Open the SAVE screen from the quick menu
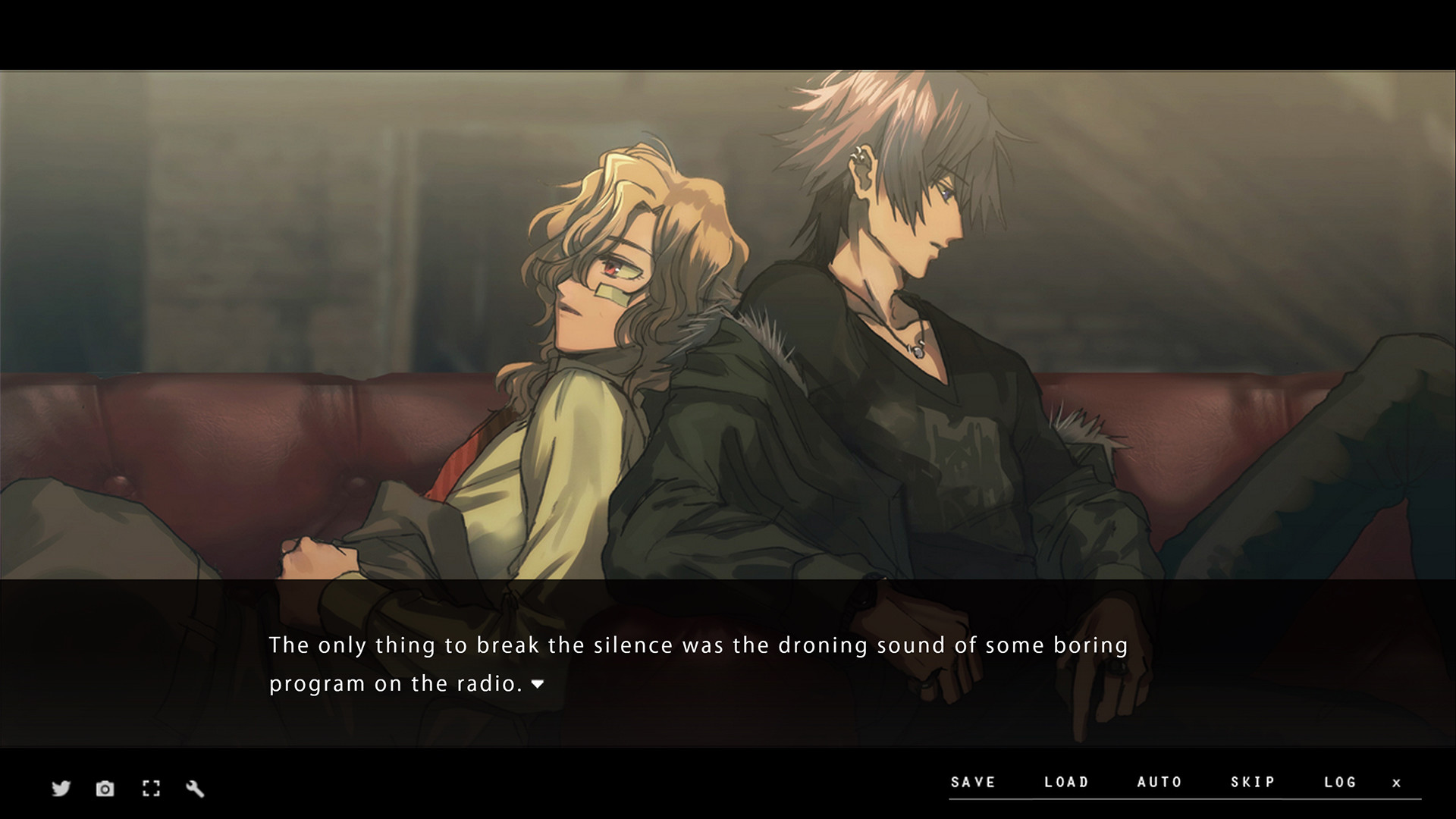The height and width of the screenshot is (819, 1456). [974, 782]
